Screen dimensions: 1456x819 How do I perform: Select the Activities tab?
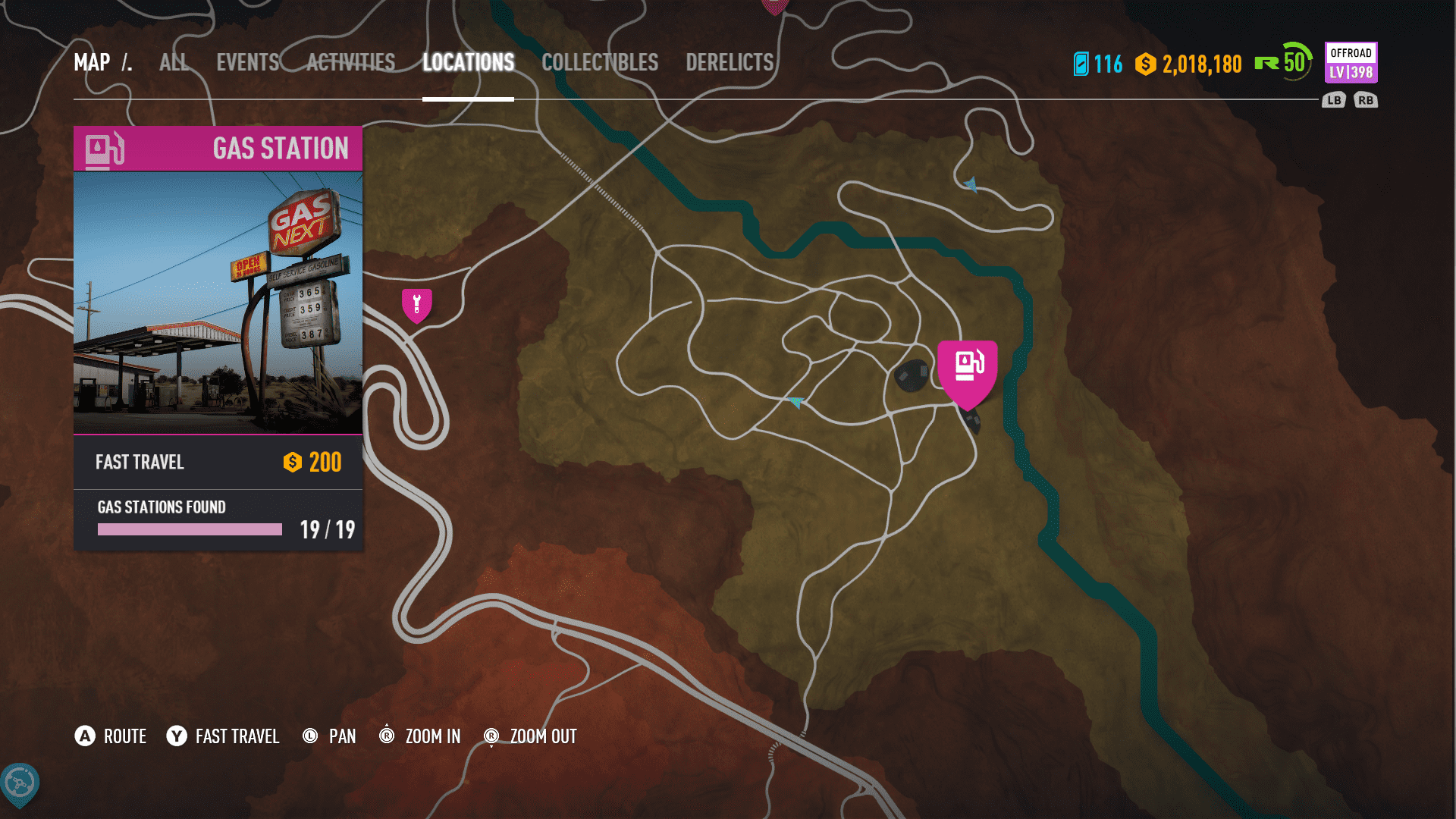(x=350, y=62)
